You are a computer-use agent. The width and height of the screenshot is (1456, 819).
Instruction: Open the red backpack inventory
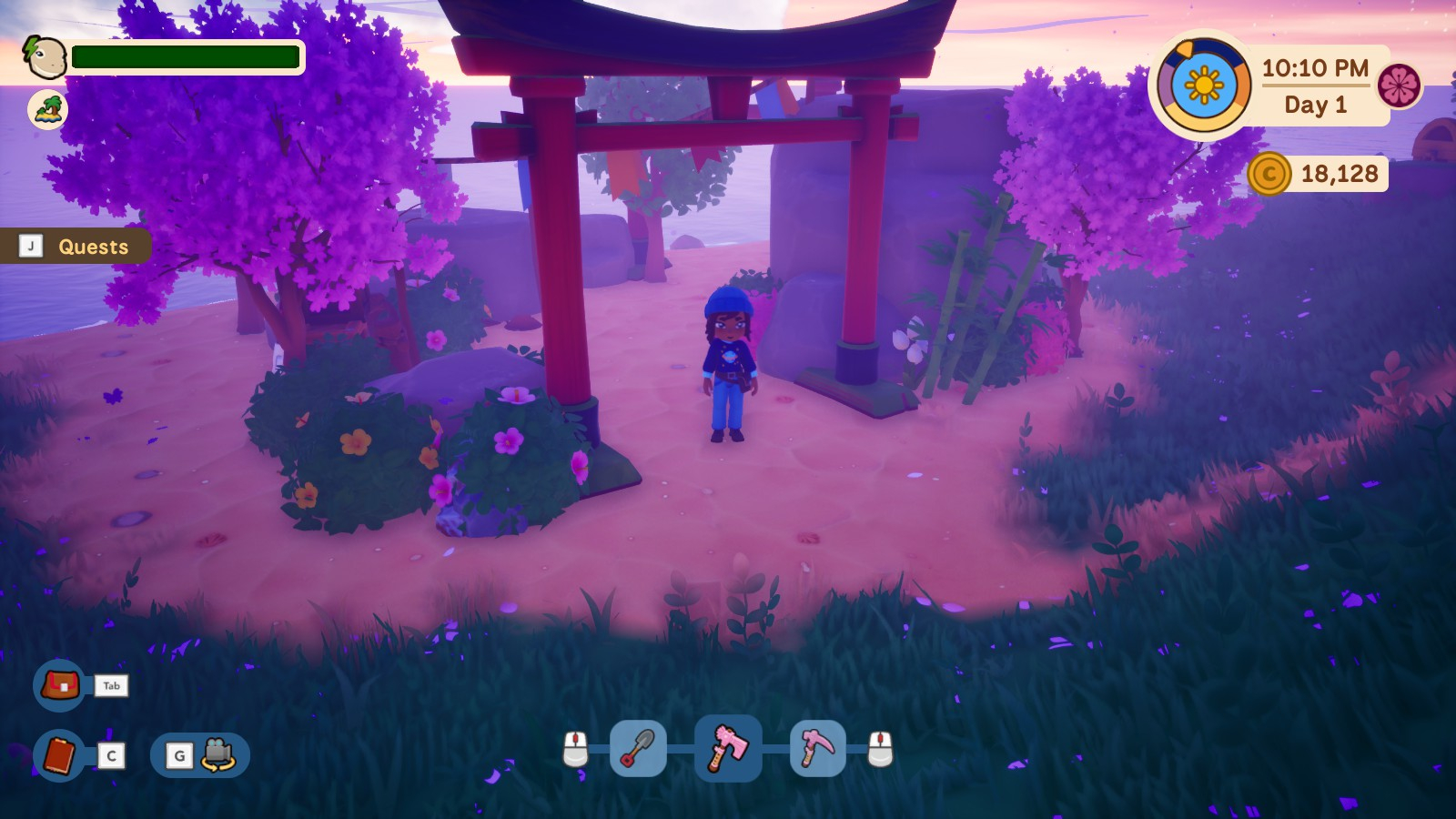click(x=59, y=685)
